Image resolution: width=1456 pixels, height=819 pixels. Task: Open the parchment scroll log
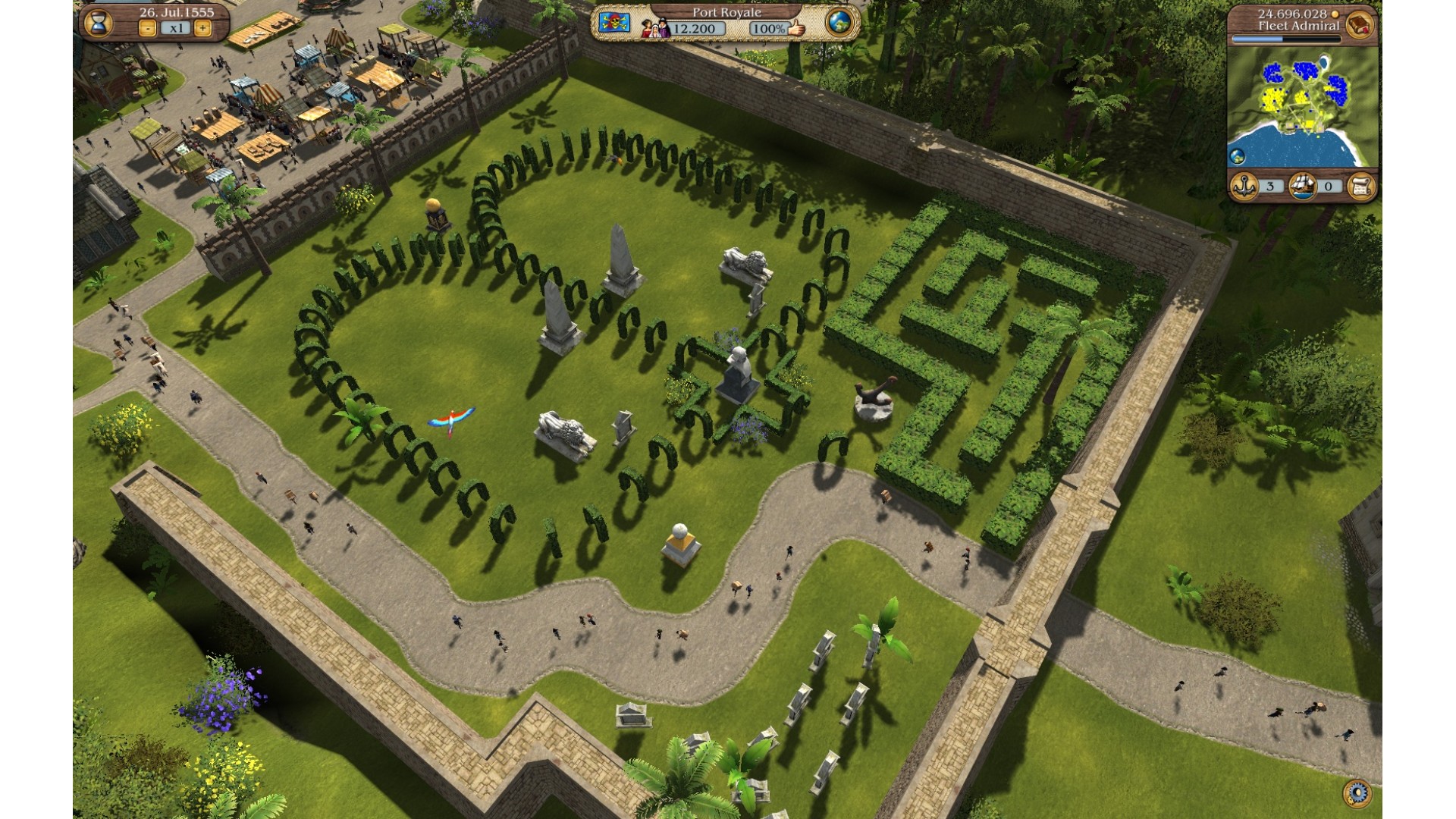click(1361, 186)
